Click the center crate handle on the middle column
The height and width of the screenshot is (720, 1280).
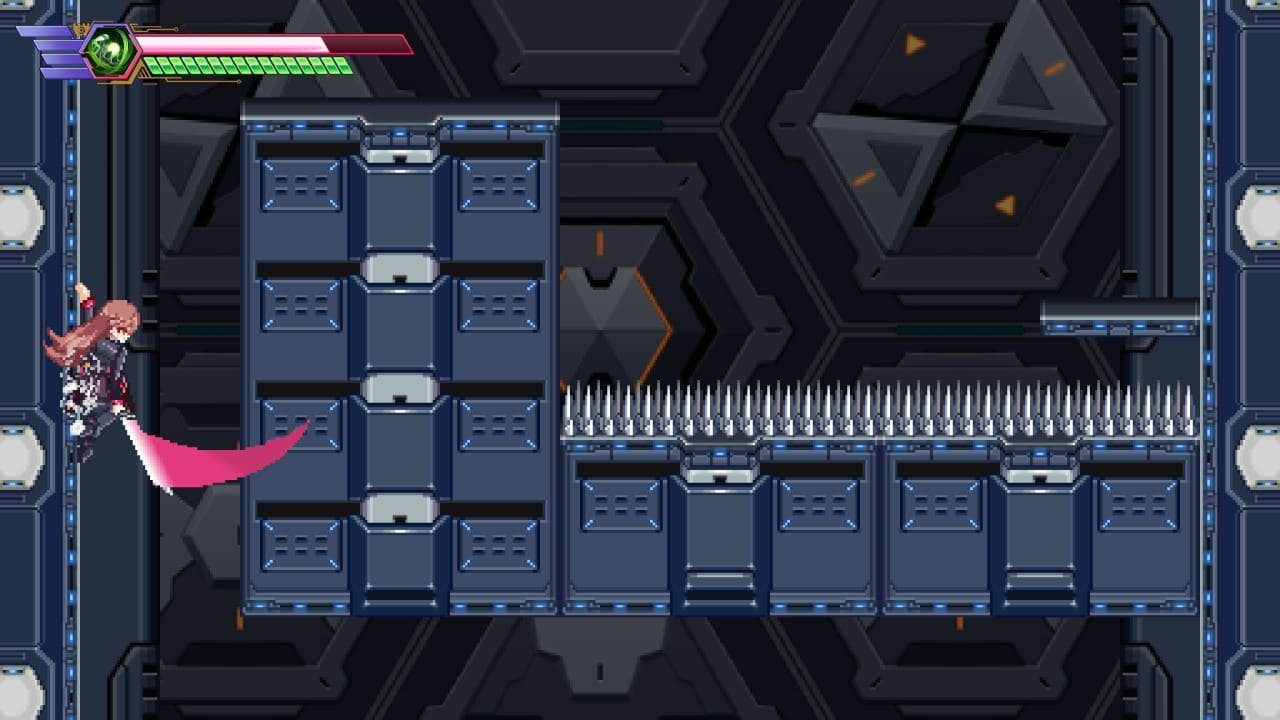pyautogui.click(x=398, y=390)
